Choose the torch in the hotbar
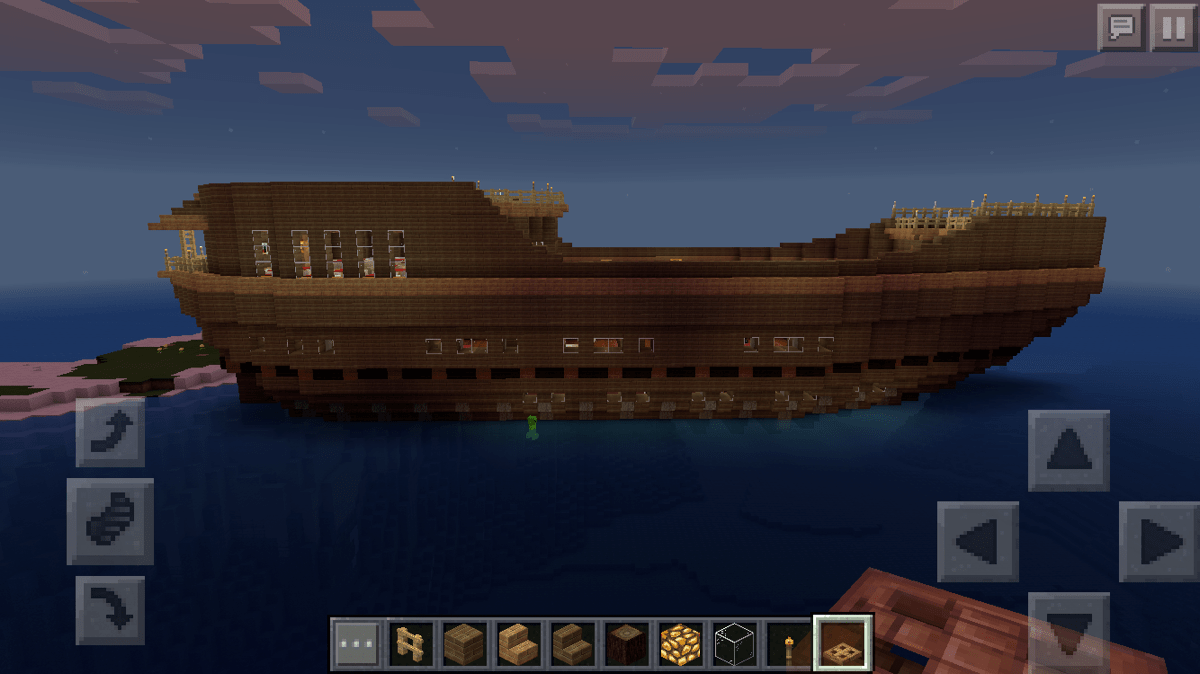 tap(789, 644)
